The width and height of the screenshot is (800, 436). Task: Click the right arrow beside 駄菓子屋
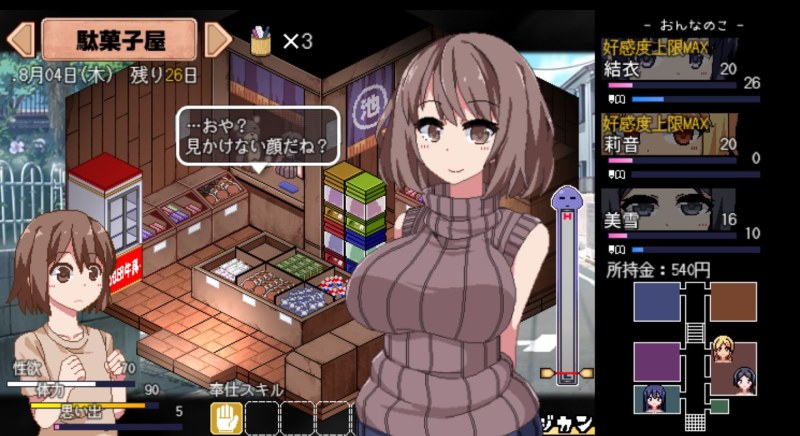[x=218, y=40]
